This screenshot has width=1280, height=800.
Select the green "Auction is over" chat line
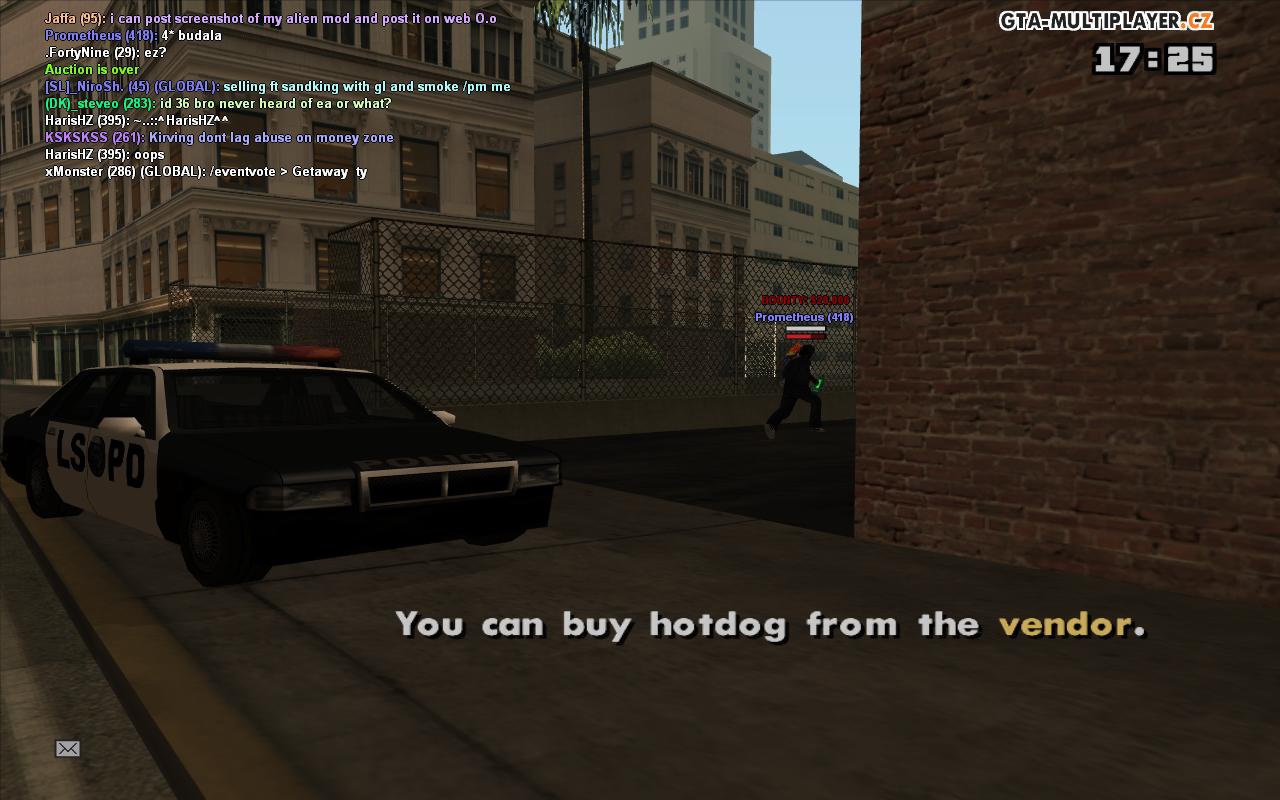point(92,70)
